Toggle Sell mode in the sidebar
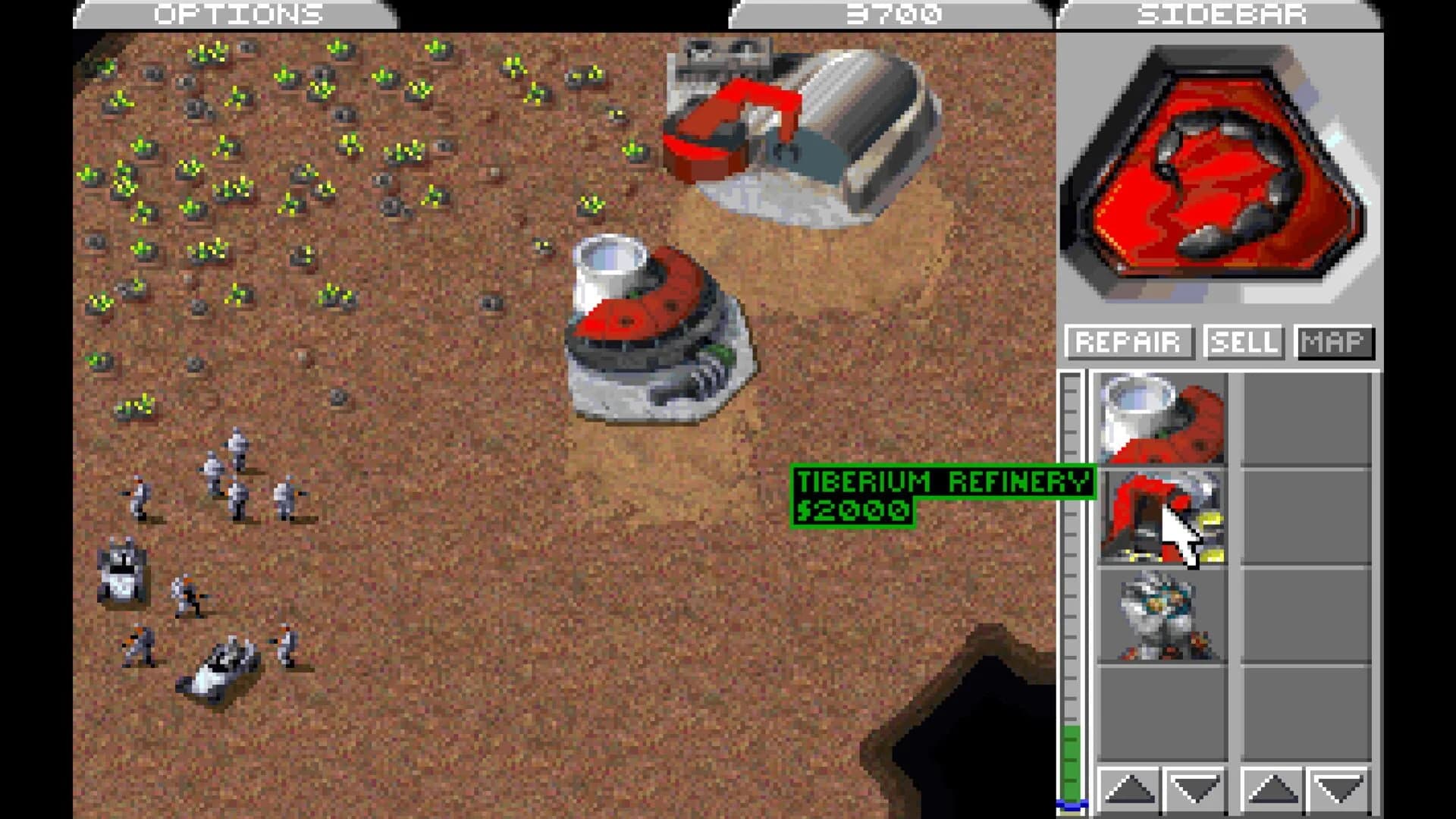 1244,343
